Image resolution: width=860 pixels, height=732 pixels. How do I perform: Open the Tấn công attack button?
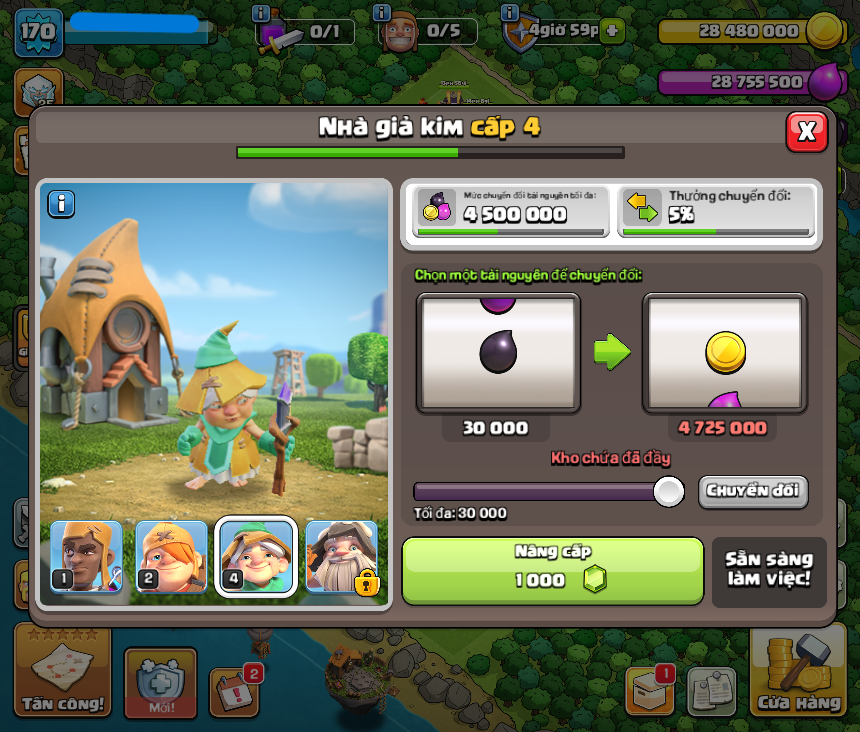(x=62, y=671)
